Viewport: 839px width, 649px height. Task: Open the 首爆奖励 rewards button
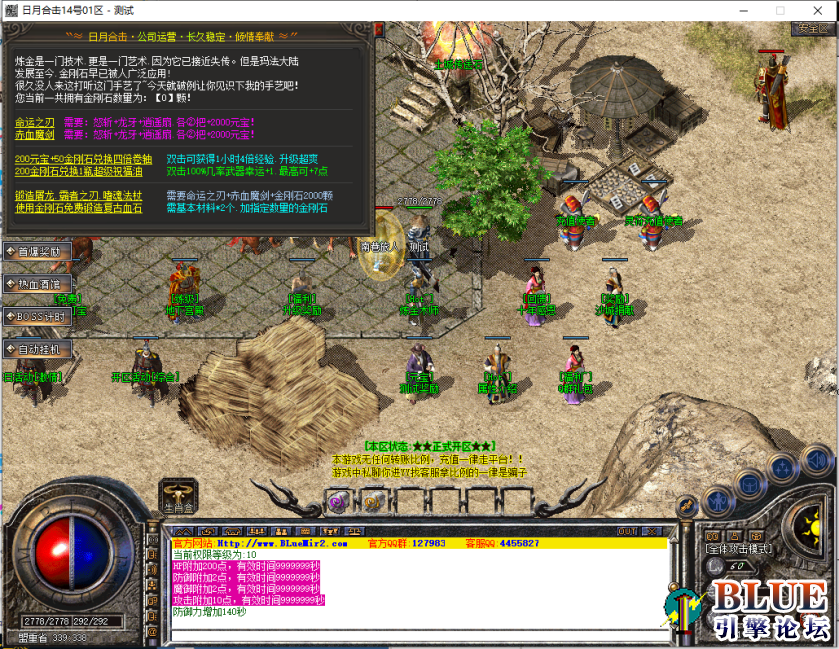pyautogui.click(x=38, y=251)
